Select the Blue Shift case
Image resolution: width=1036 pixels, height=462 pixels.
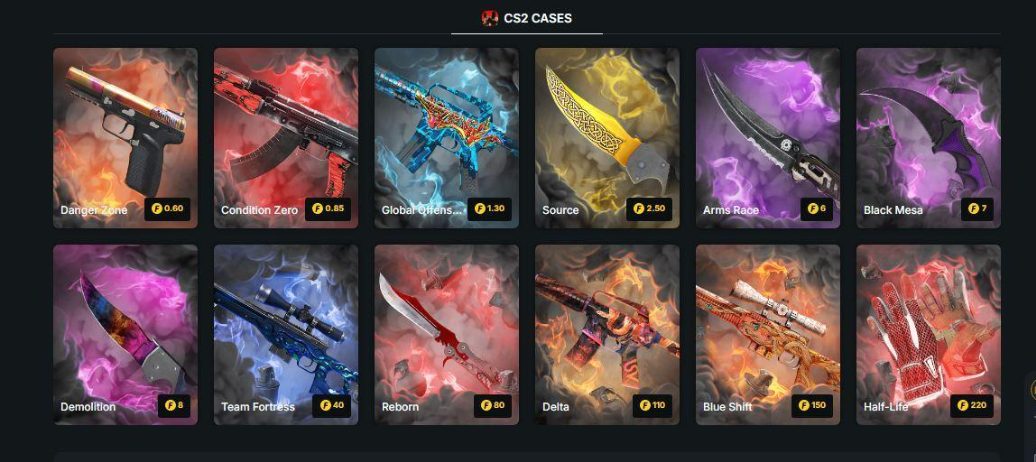[x=768, y=335]
